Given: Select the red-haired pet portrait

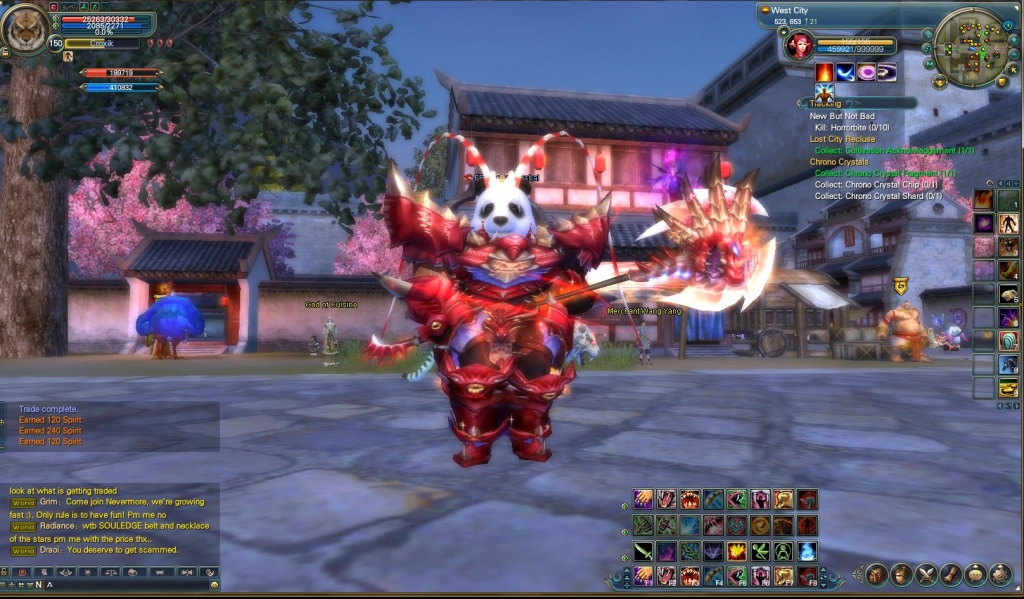Looking at the screenshot, I should [799, 45].
